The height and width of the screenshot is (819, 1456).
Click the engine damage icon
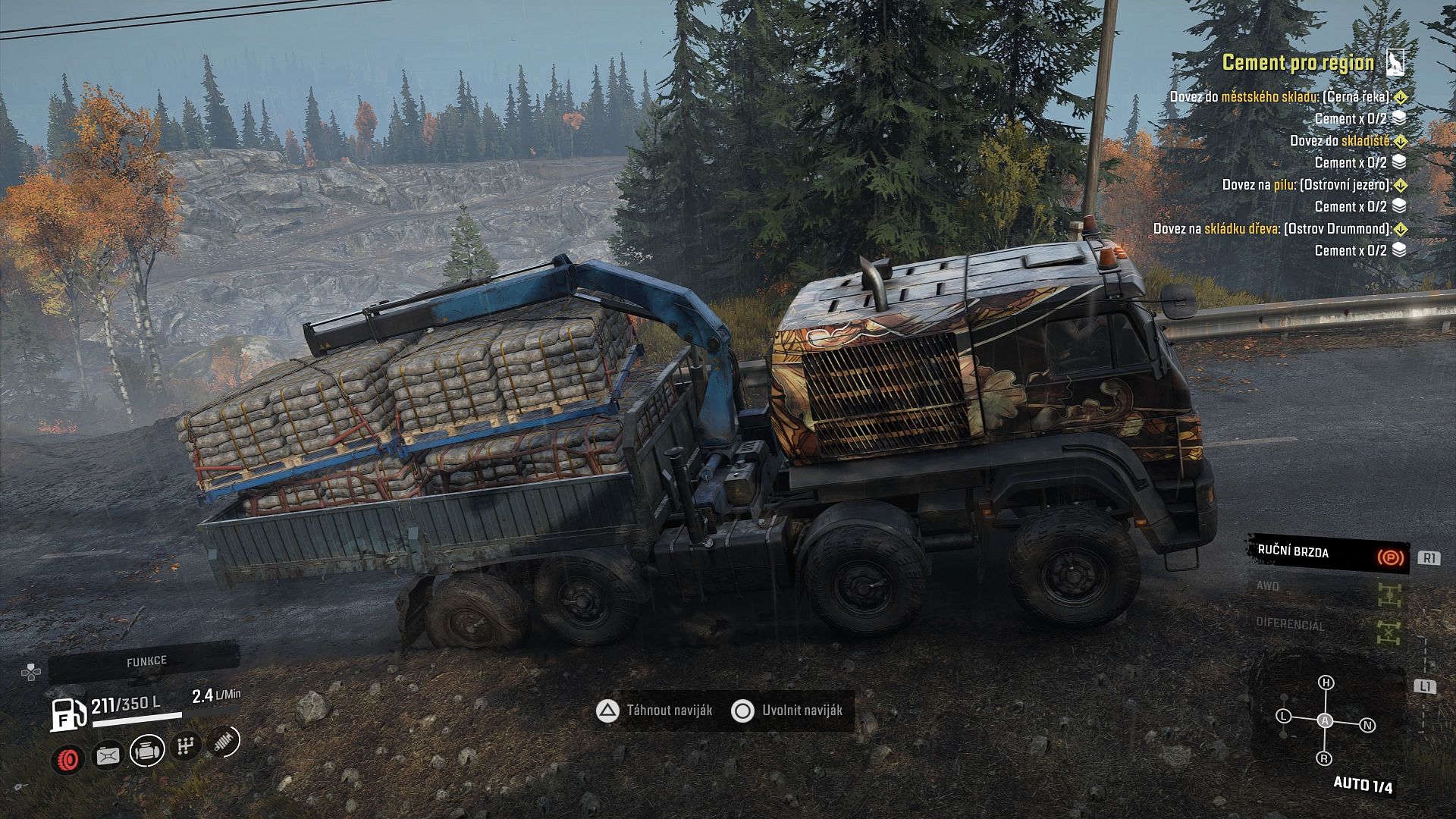tap(147, 752)
